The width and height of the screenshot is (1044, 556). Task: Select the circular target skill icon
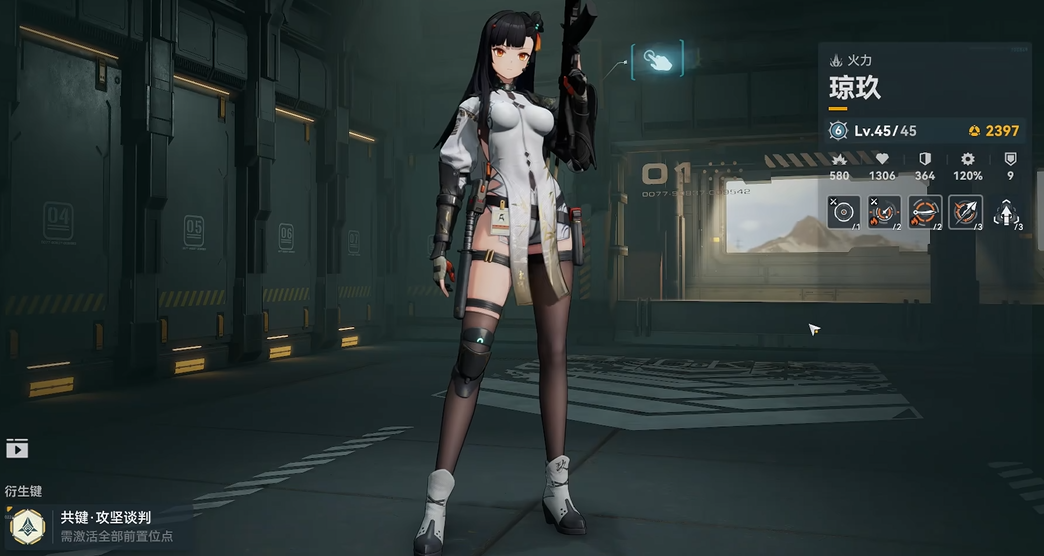(x=843, y=212)
